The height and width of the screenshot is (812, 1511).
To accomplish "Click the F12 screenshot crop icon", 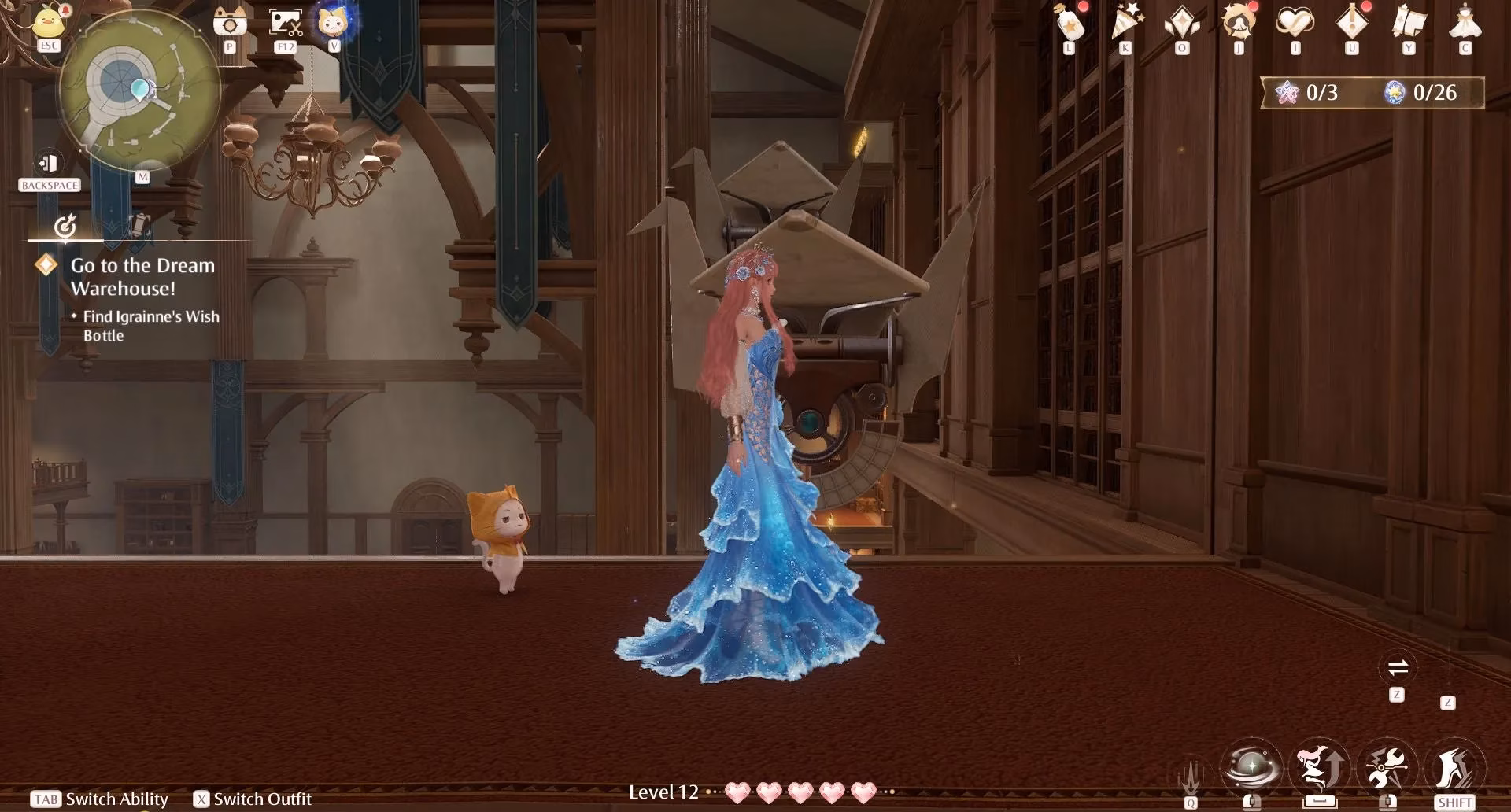I will [286, 23].
